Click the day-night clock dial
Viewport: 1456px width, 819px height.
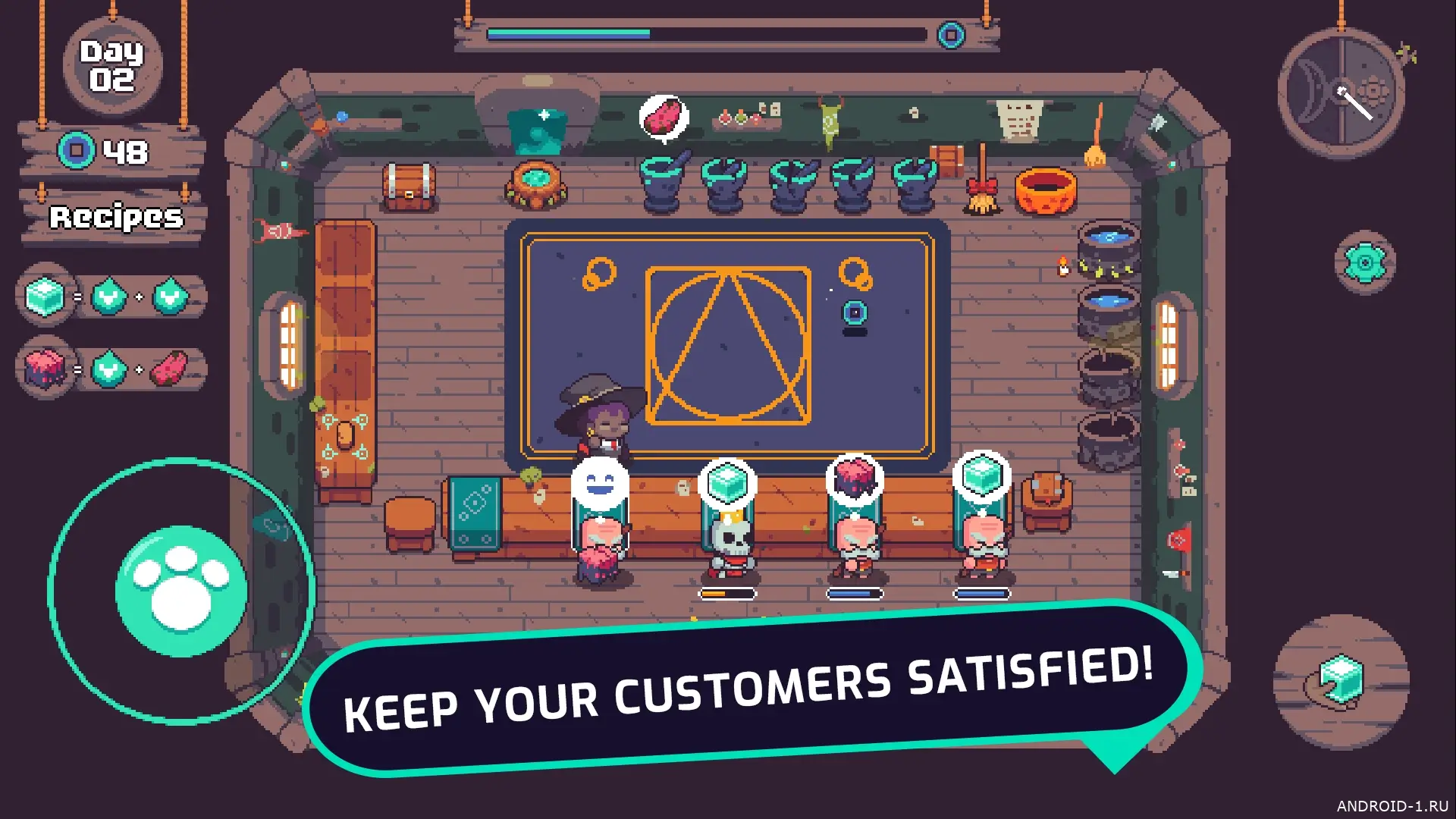1341,93
